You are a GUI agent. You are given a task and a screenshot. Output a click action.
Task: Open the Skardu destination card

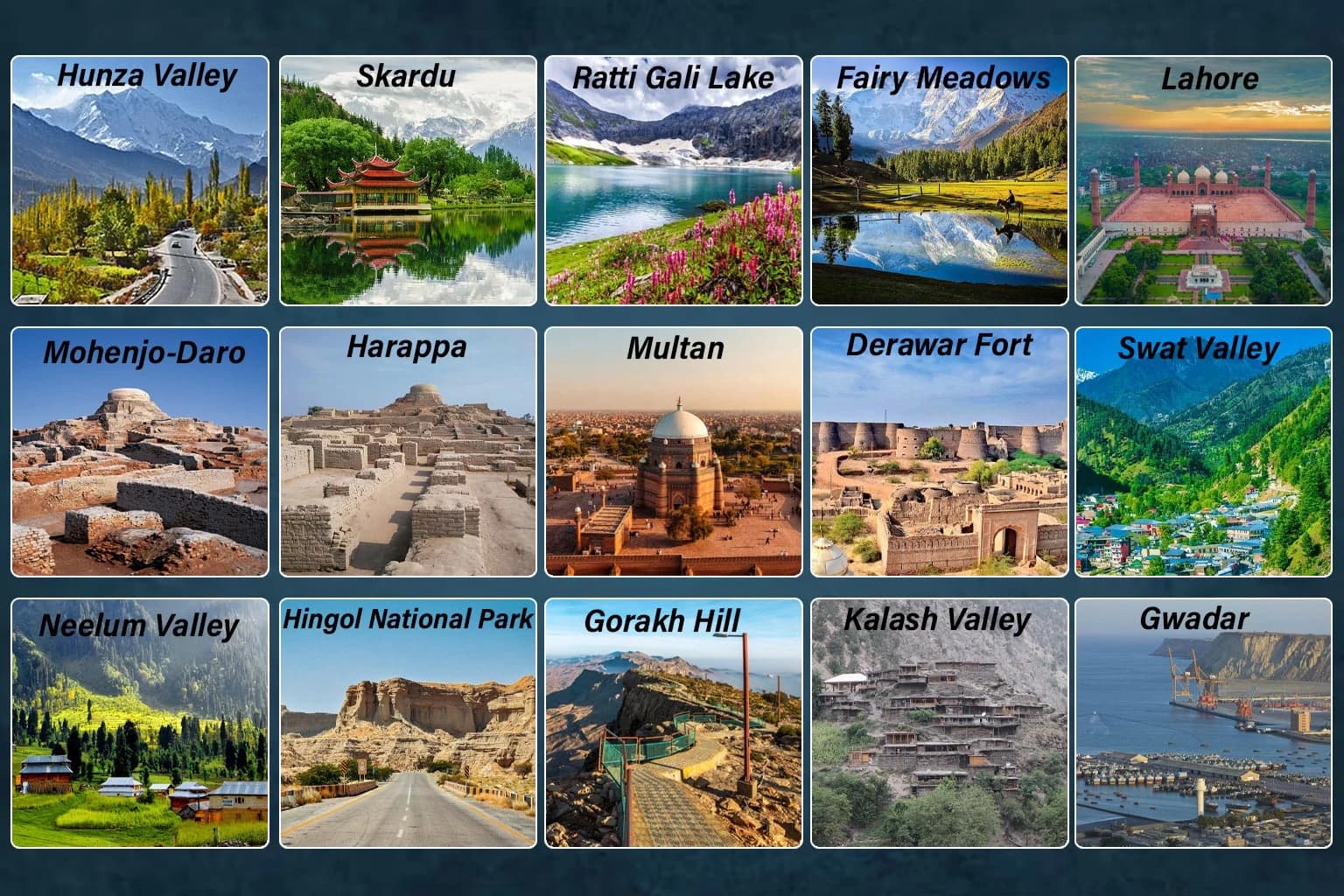point(408,181)
